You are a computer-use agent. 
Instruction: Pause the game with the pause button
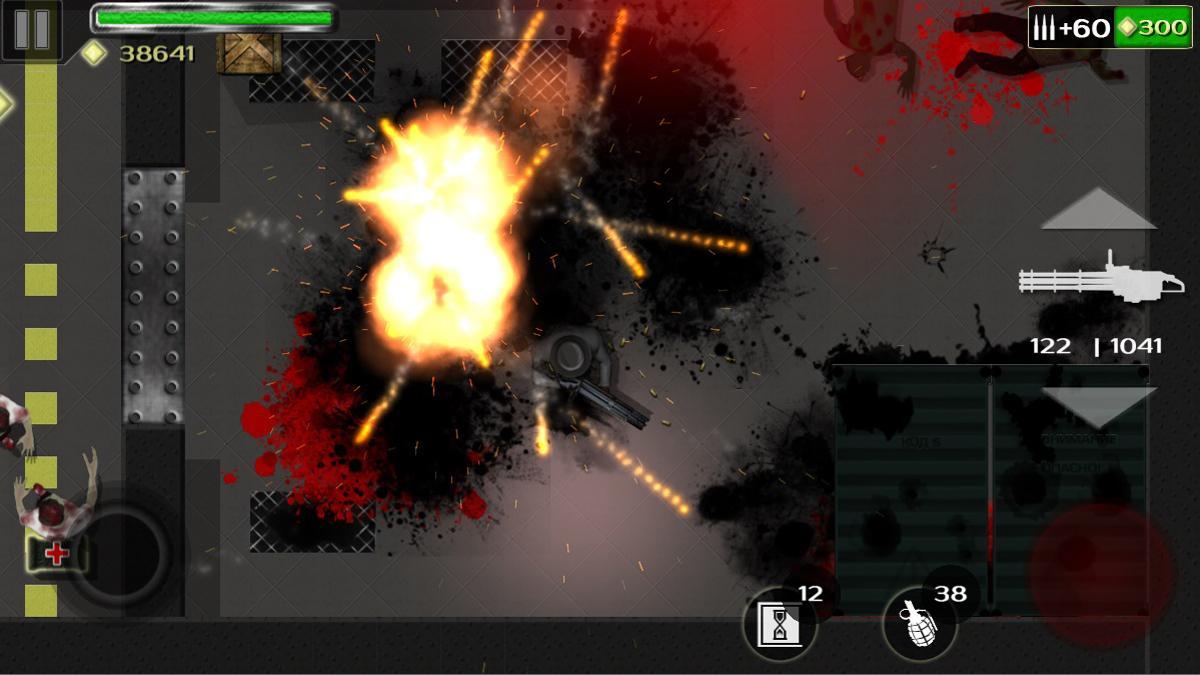pyautogui.click(x=31, y=30)
